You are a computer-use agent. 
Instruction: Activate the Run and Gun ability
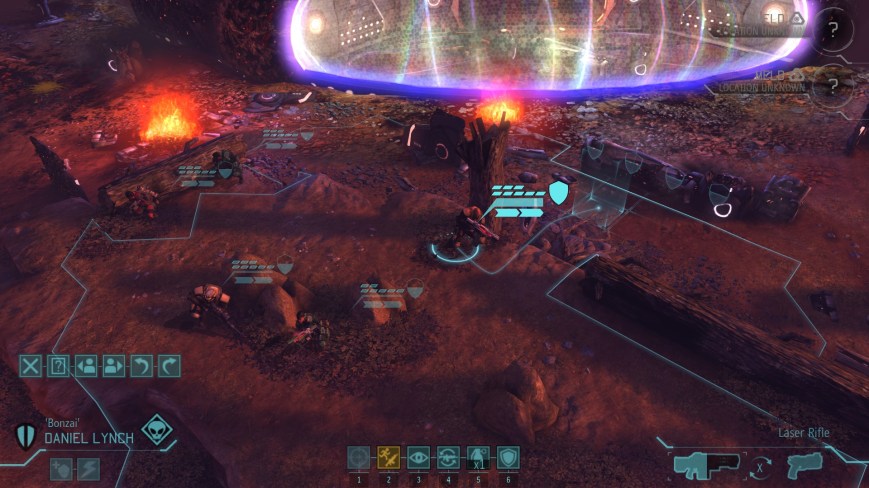[389, 457]
